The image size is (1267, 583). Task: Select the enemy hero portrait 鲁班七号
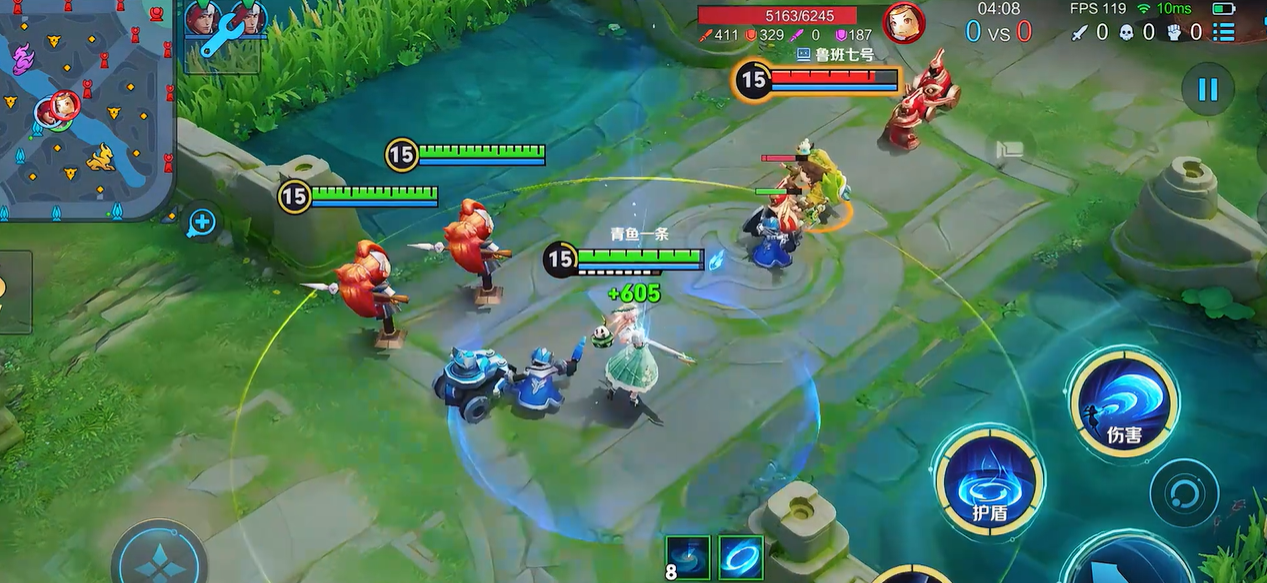(903, 23)
